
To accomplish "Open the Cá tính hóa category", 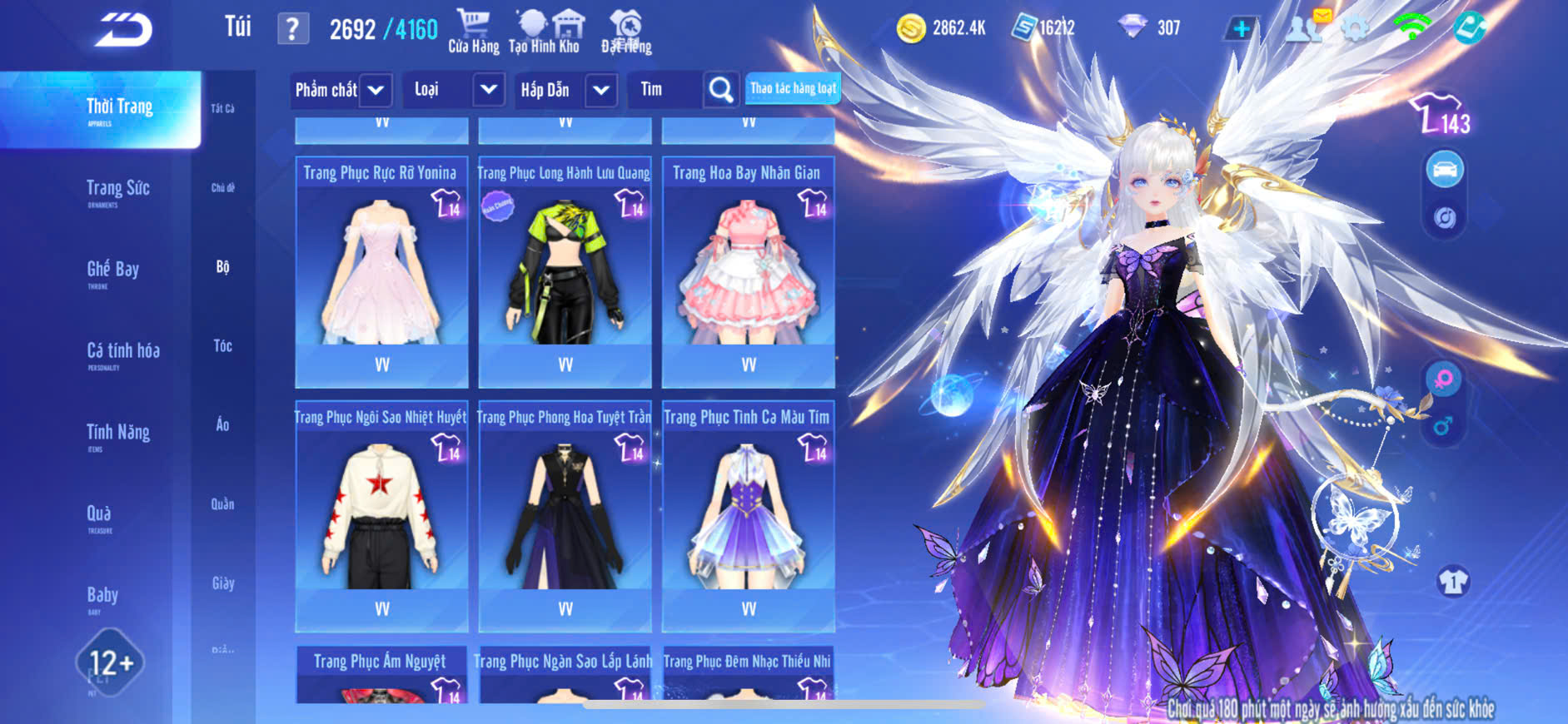I will tap(122, 352).
